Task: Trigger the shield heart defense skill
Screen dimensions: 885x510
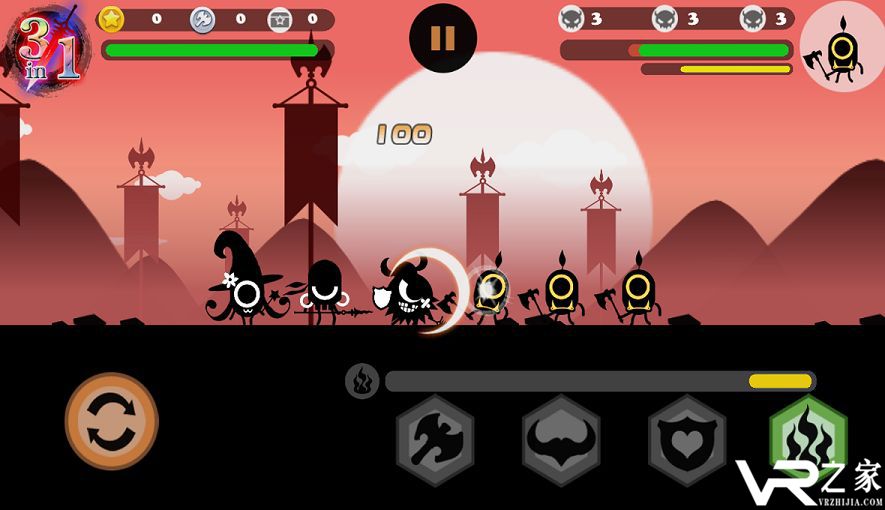Action: (687, 440)
